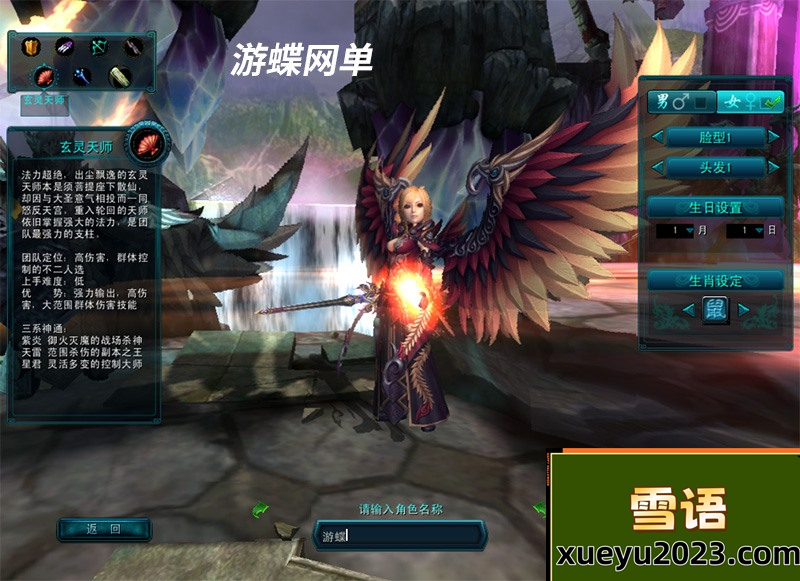Pick the green bow archer class

(x=98, y=47)
